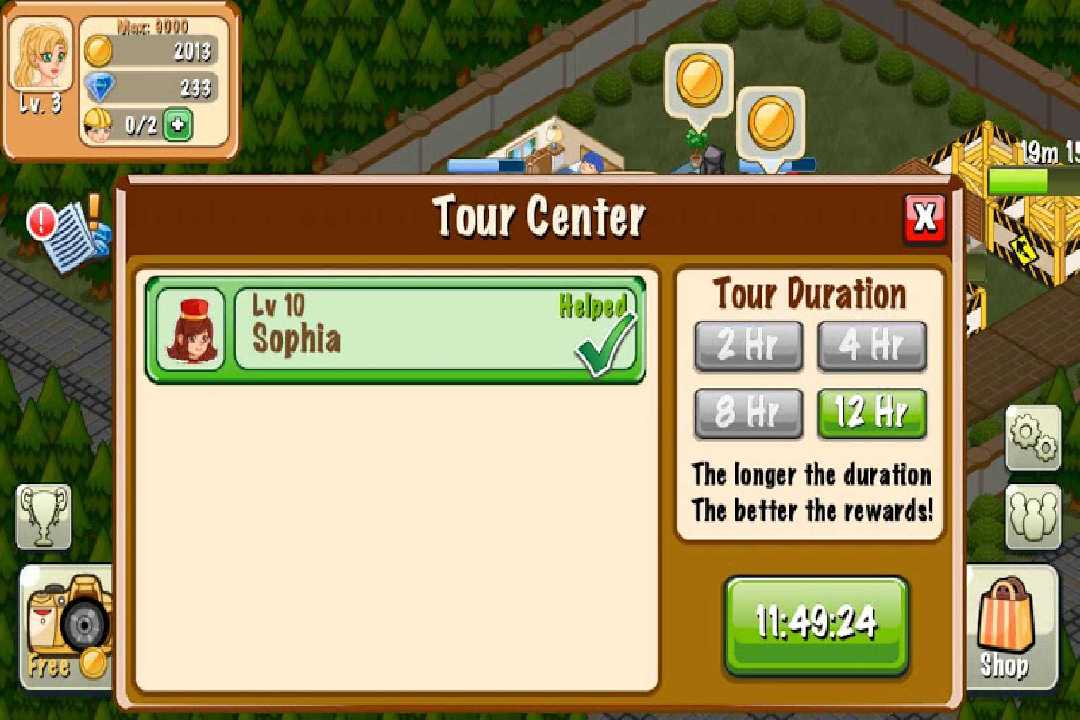Open the trophy achievements button
The image size is (1080, 720).
click(x=44, y=515)
